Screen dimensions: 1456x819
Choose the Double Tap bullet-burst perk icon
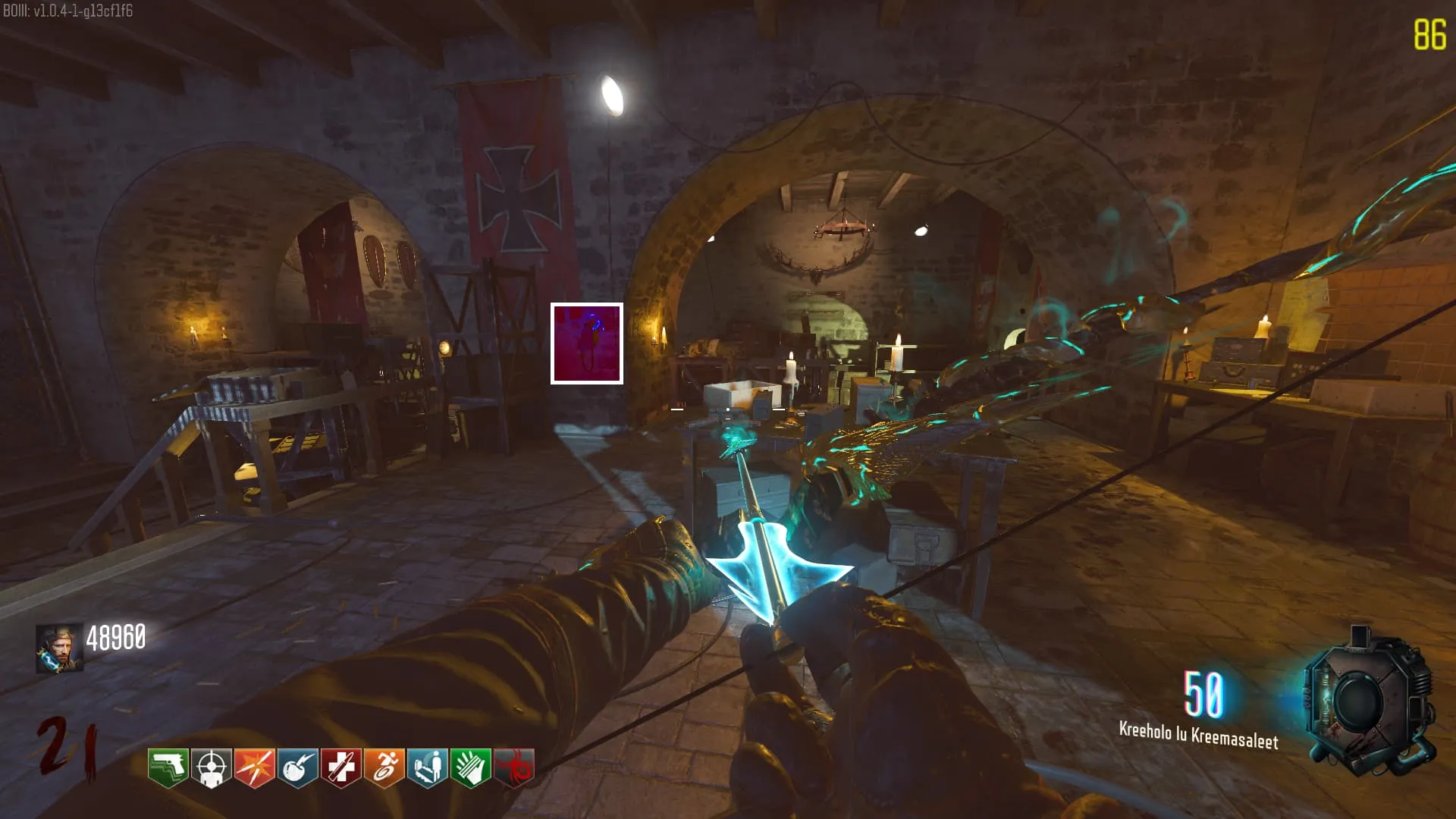254,767
